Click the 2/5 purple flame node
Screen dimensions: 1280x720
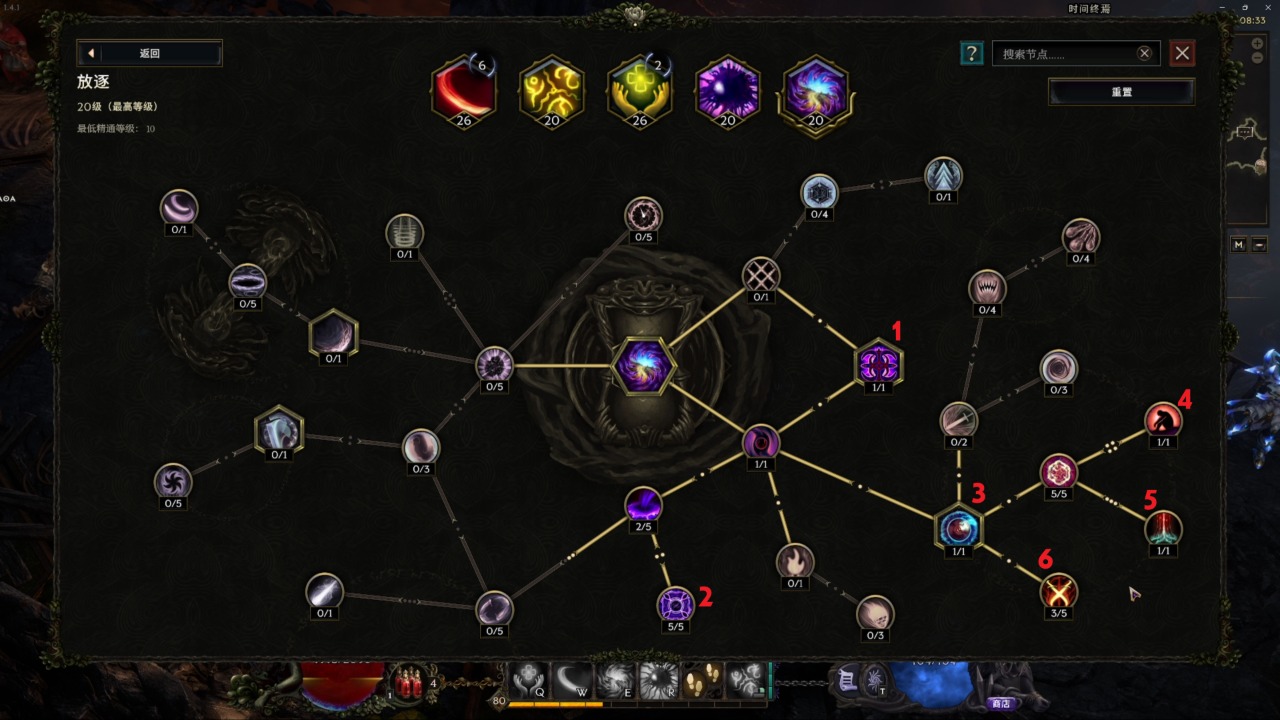643,504
